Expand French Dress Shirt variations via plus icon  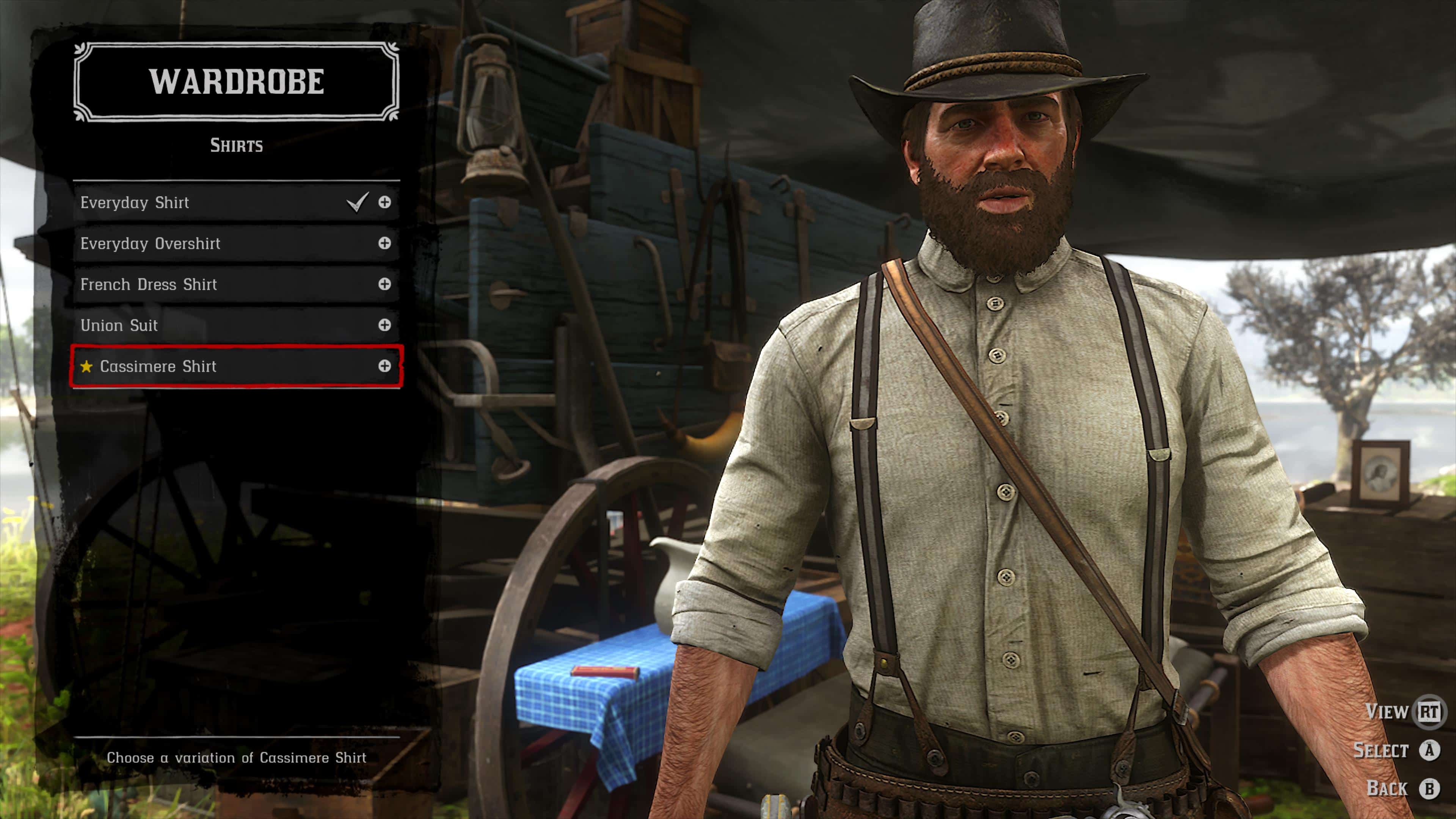[x=384, y=284]
